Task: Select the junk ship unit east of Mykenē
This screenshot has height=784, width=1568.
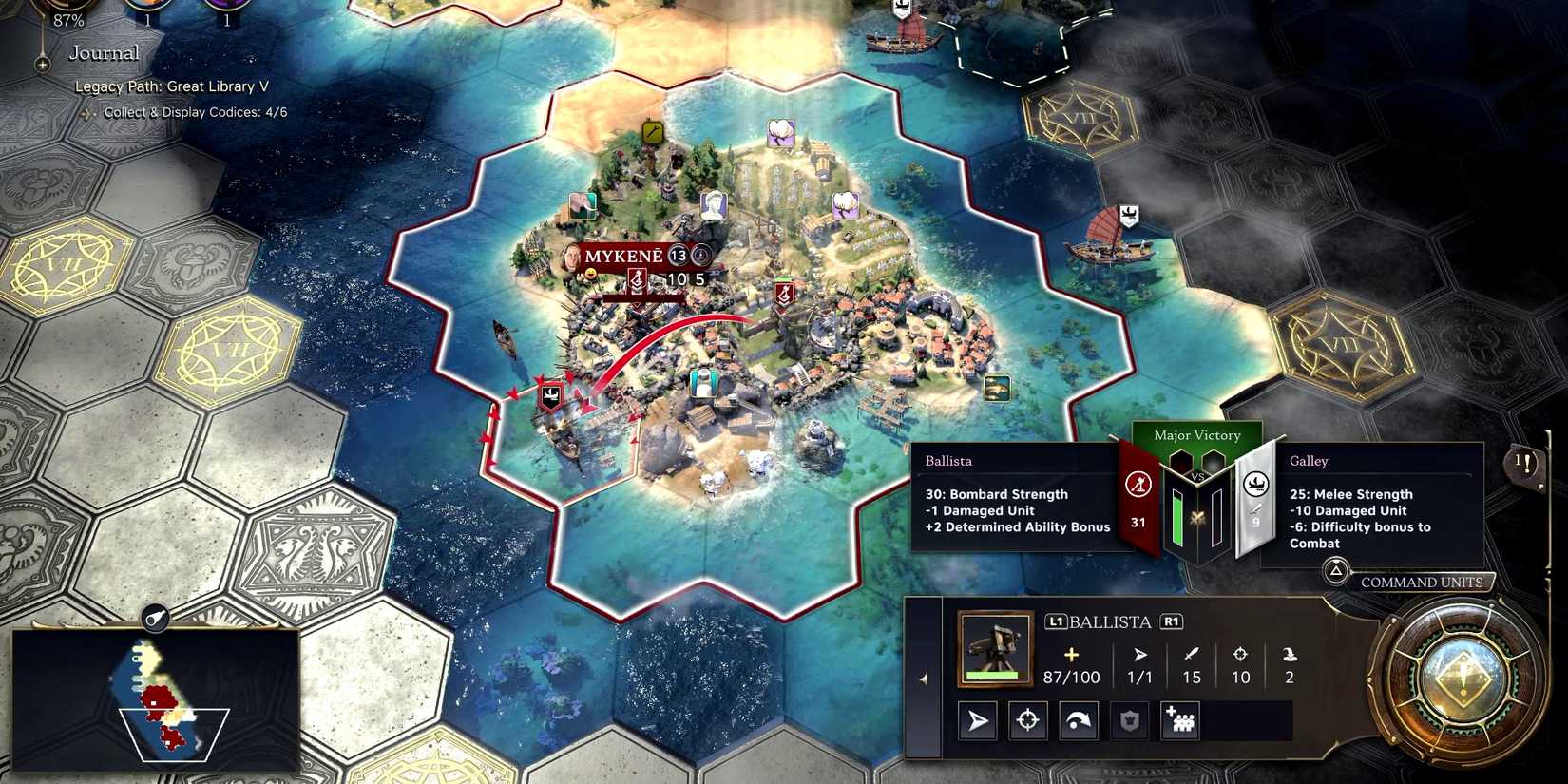Action: (1108, 241)
